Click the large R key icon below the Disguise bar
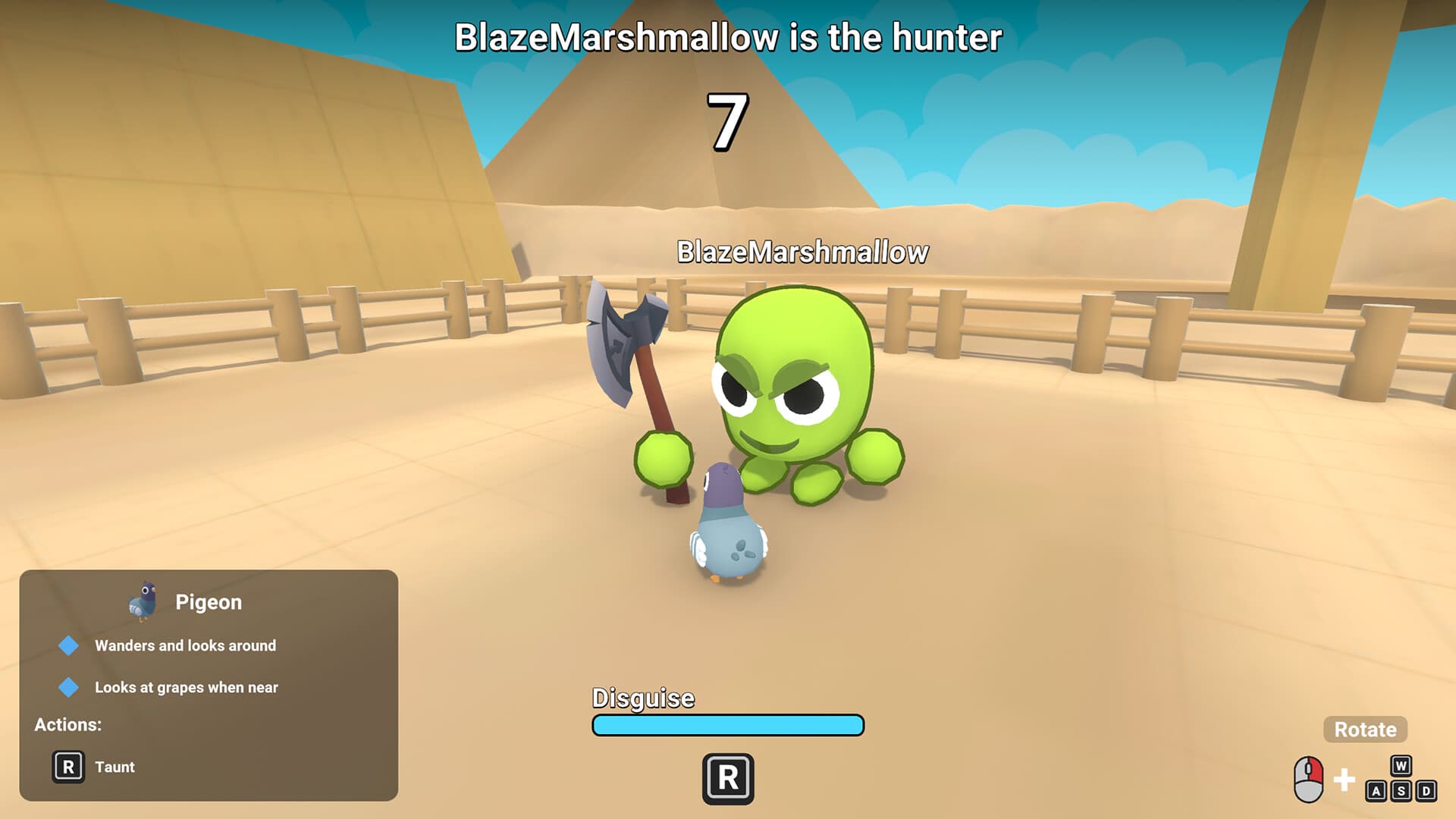 728,778
